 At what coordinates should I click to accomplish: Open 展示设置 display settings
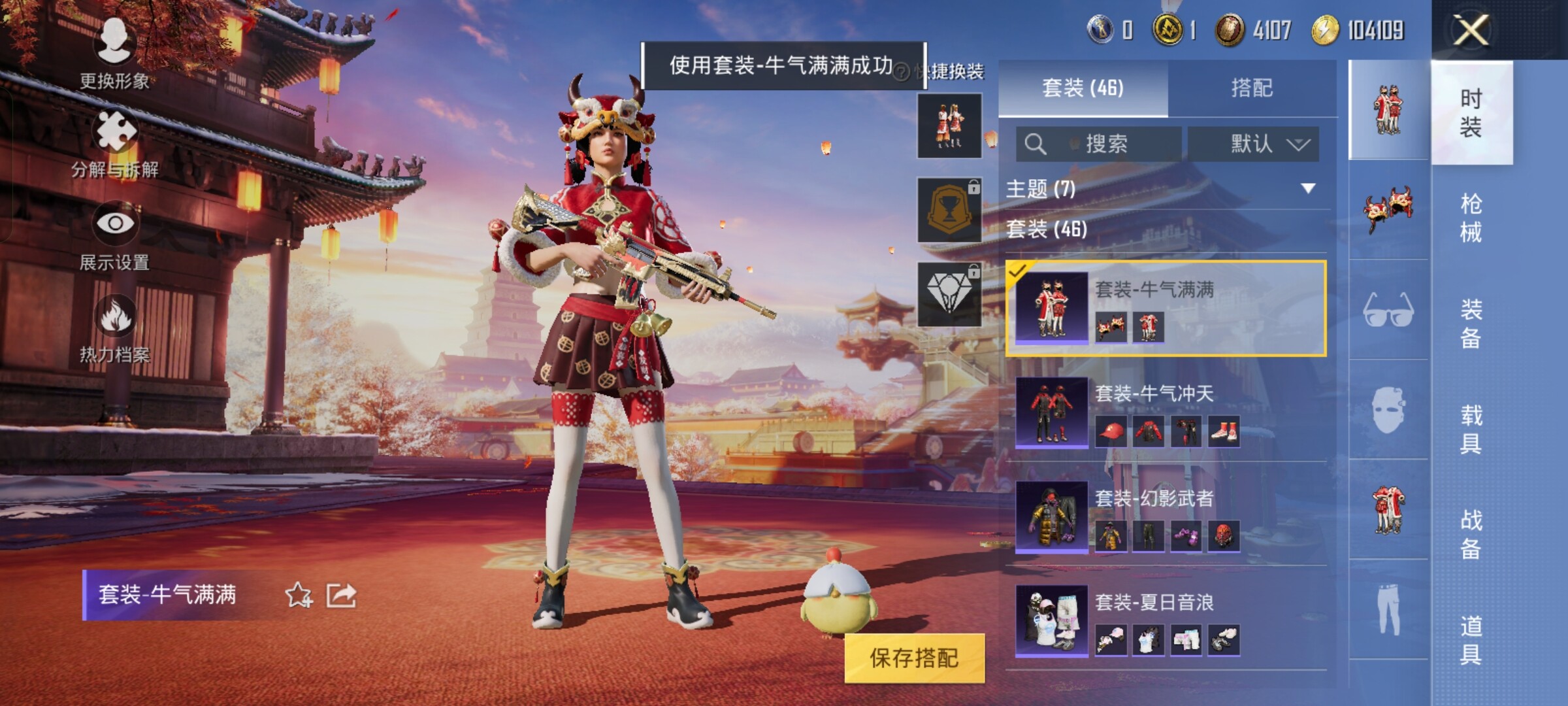pos(115,237)
